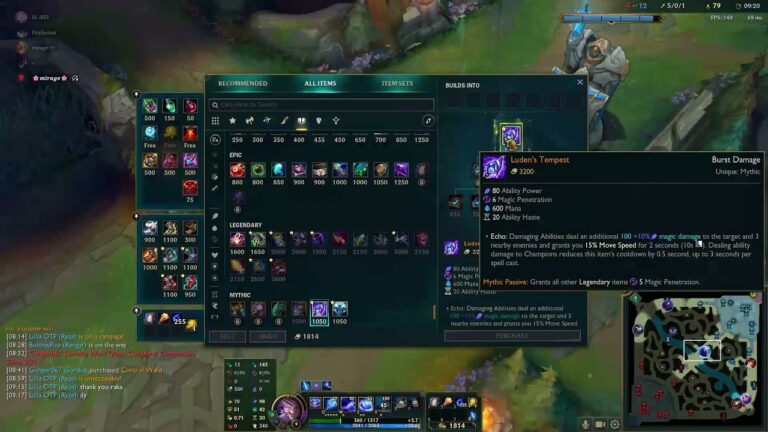Viewport: 768px width, 432px height.
Task: Choose the first 800-gold epic item
Action: [x=237, y=170]
